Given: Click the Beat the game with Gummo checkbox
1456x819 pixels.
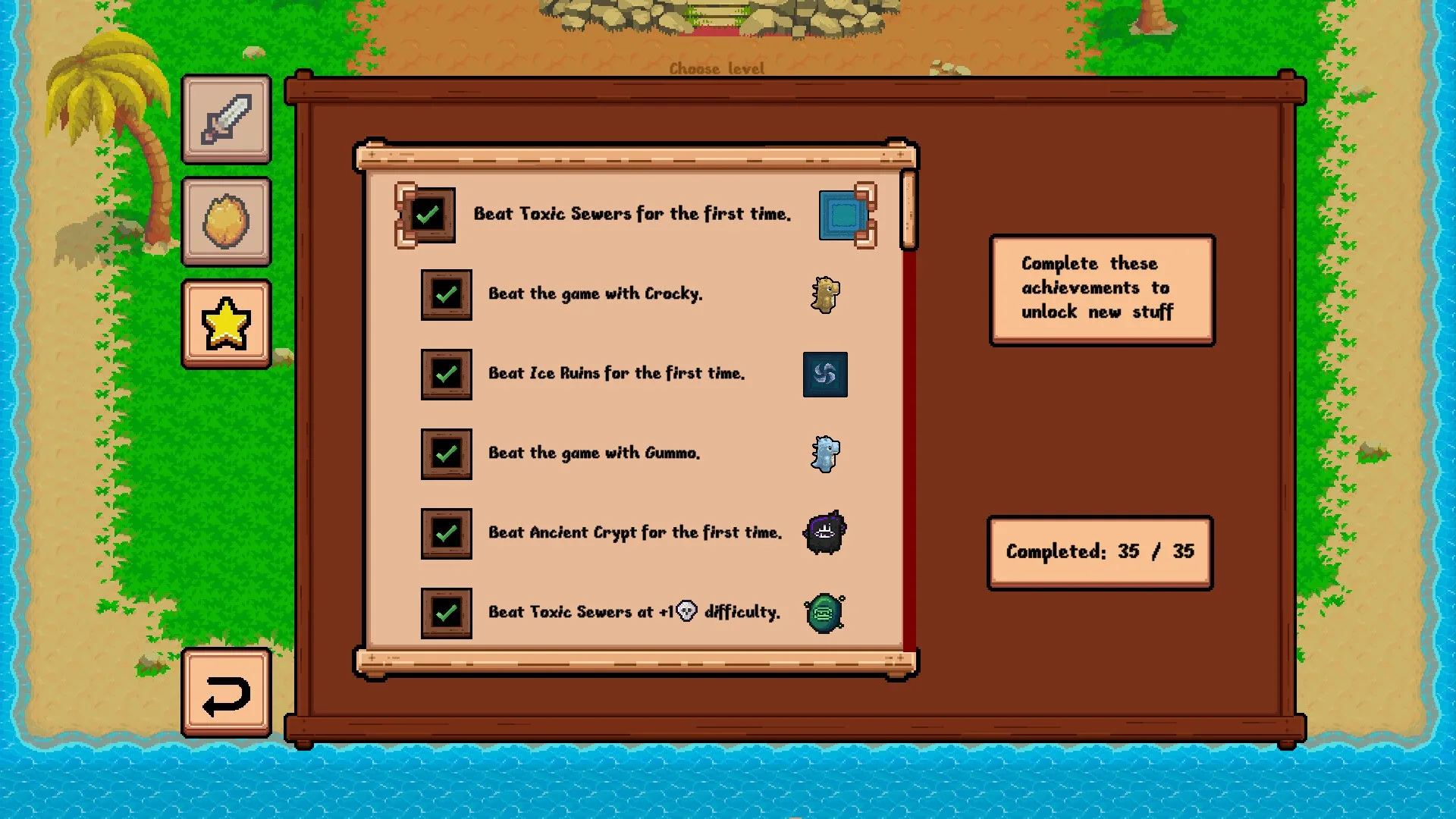Looking at the screenshot, I should (x=446, y=453).
